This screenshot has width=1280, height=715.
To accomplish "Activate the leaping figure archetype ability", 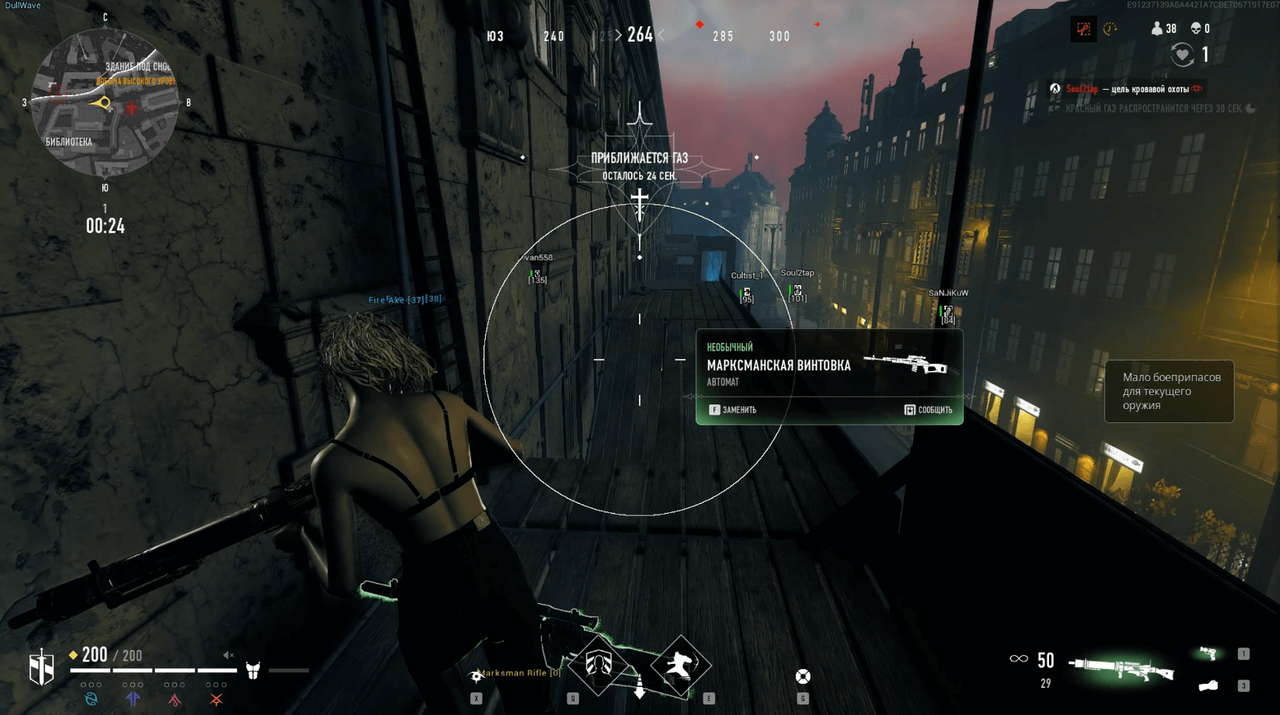I will point(681,665).
